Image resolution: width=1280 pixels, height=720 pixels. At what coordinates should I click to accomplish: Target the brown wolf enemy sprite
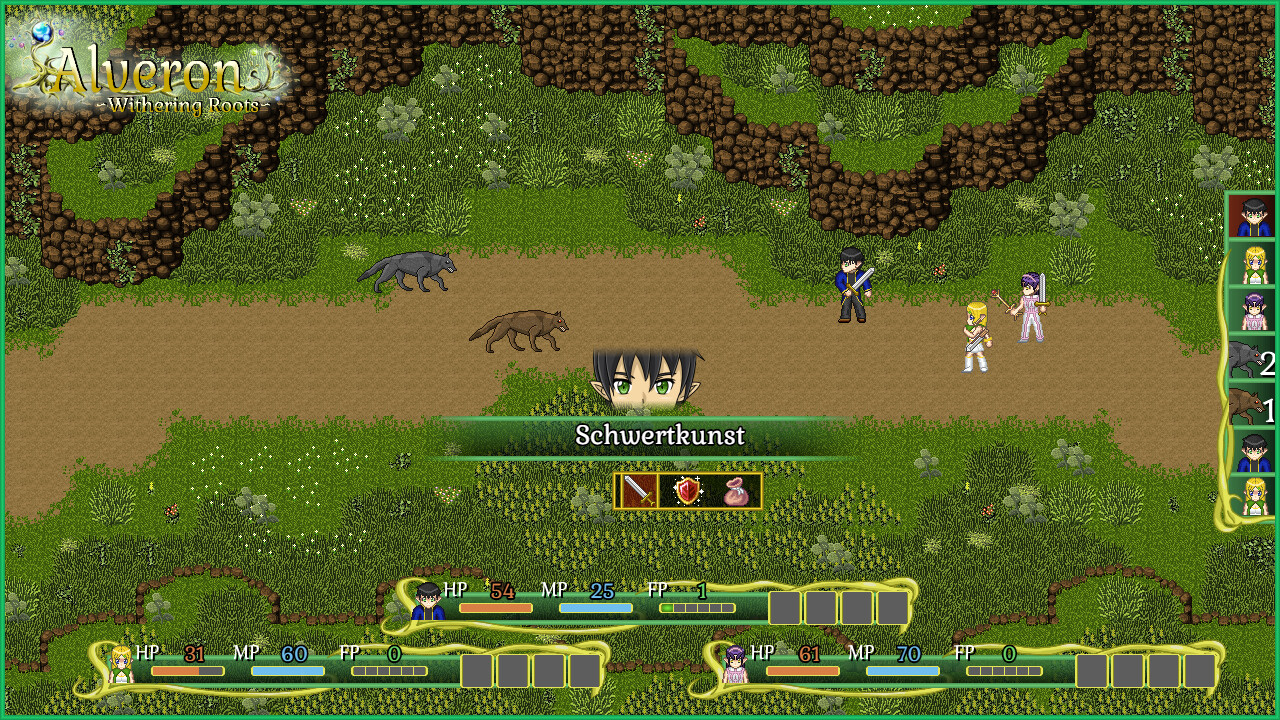coord(520,330)
